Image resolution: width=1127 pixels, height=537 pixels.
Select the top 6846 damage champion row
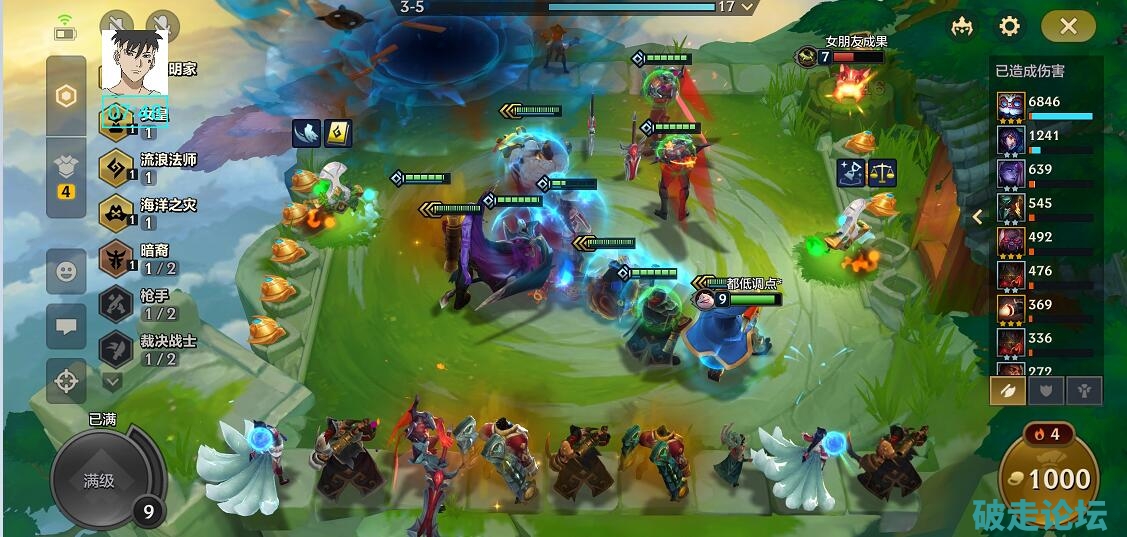1045,106
